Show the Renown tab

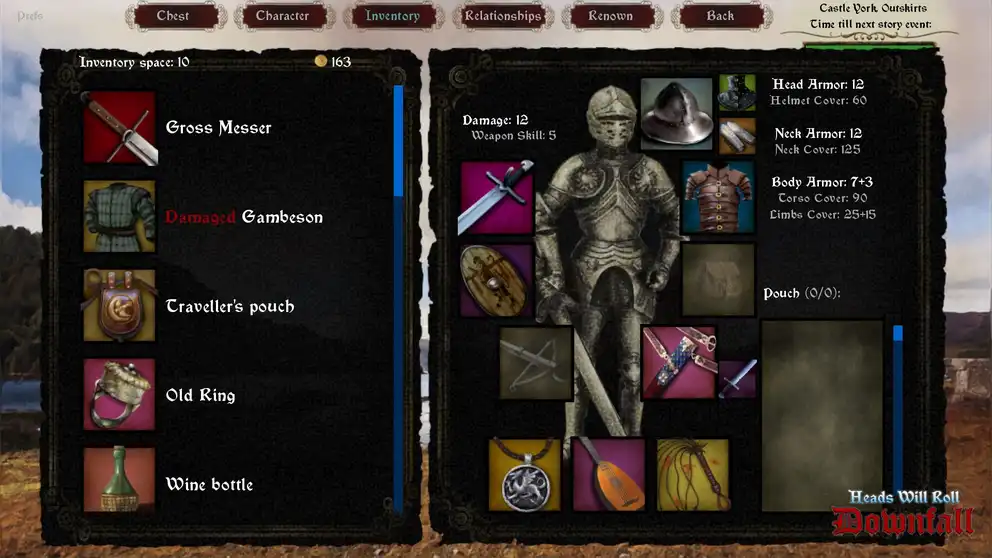(611, 16)
